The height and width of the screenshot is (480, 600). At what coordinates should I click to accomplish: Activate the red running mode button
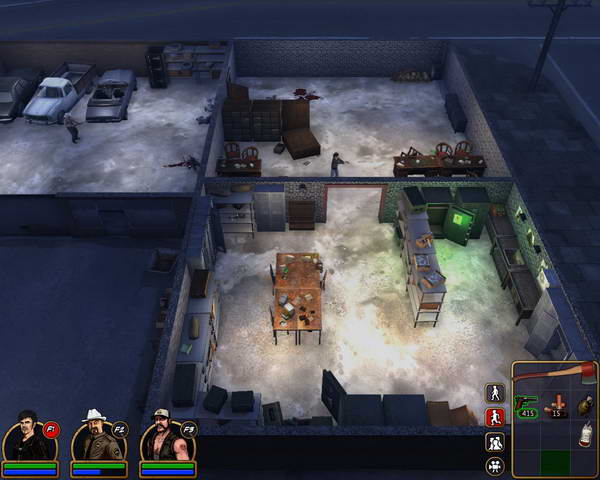[494, 416]
